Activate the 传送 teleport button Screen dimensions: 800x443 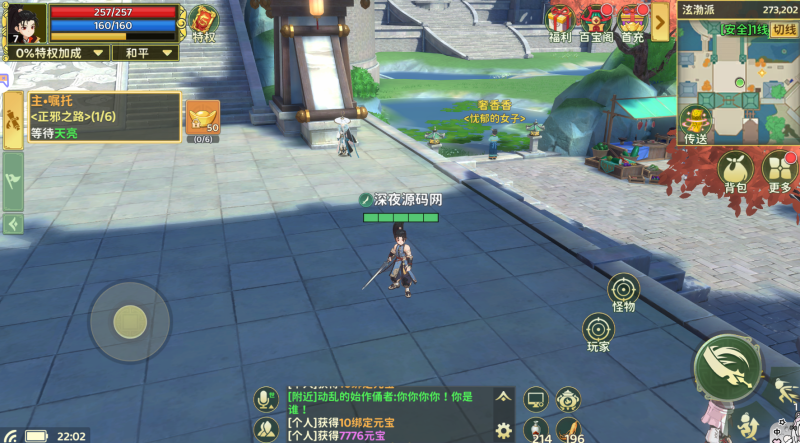point(696,123)
